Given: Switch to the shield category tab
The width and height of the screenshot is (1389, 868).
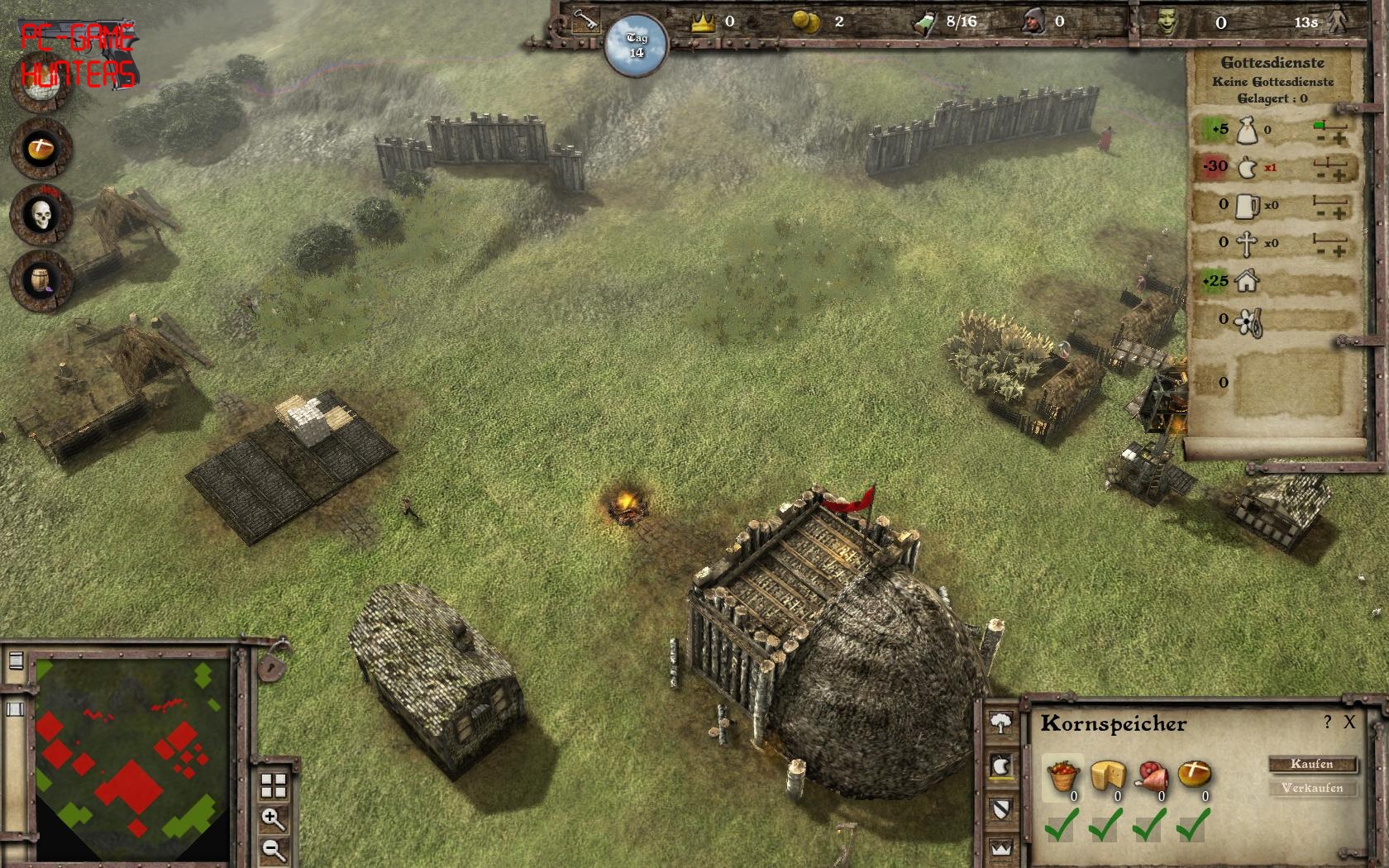Looking at the screenshot, I should 1000,808.
